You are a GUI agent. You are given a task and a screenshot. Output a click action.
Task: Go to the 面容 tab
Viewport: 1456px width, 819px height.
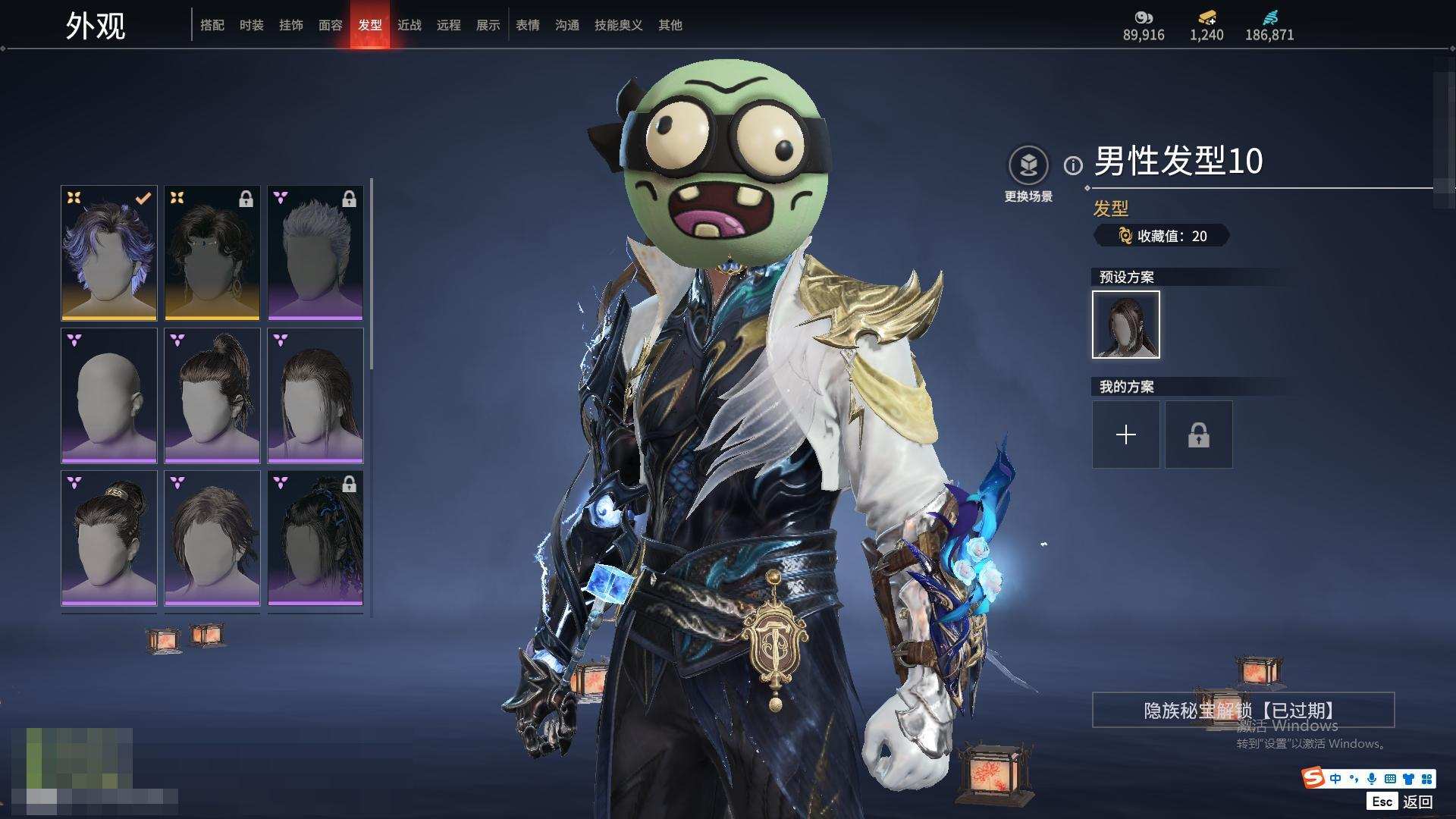(x=331, y=26)
